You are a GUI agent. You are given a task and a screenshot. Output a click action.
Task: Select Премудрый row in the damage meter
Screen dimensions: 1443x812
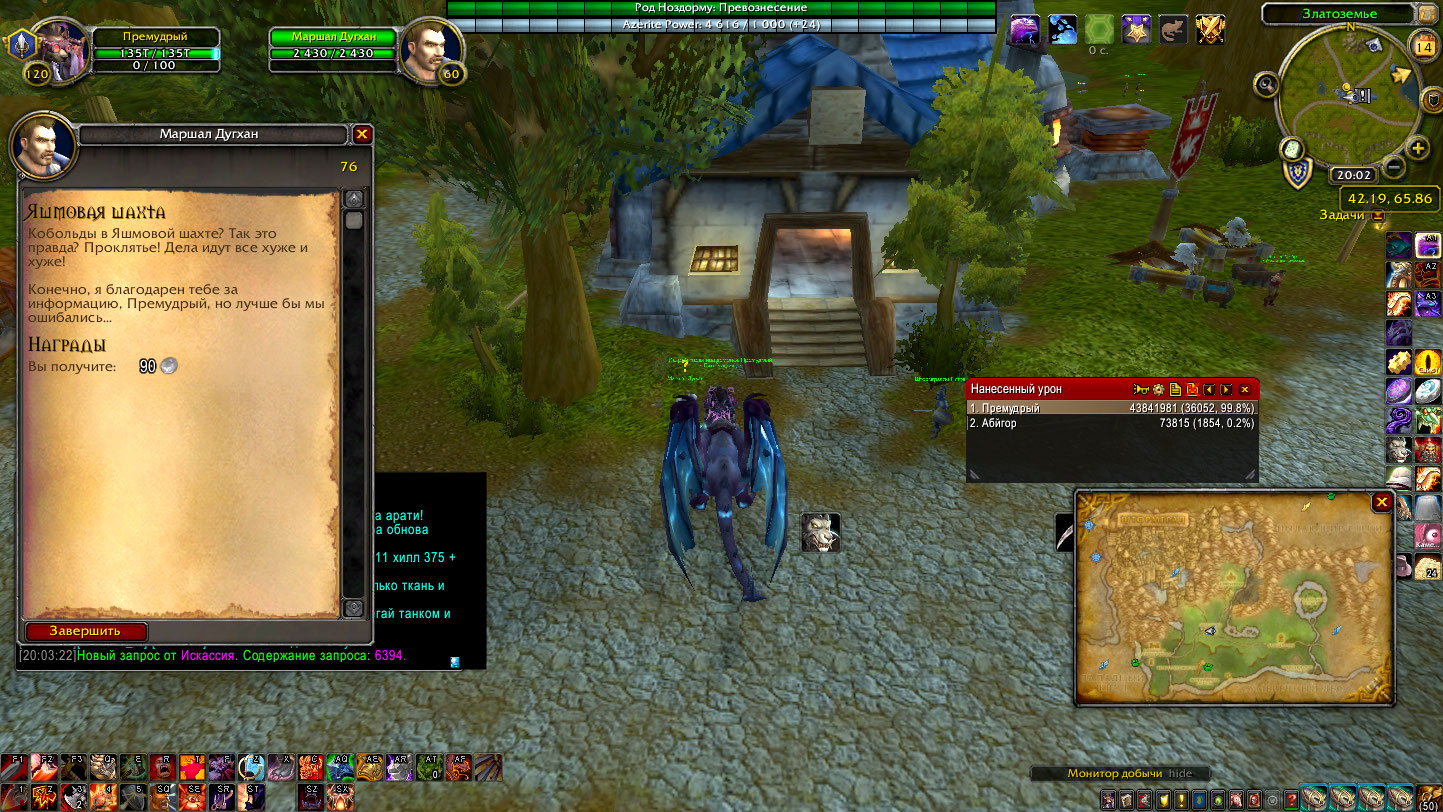coord(1110,409)
